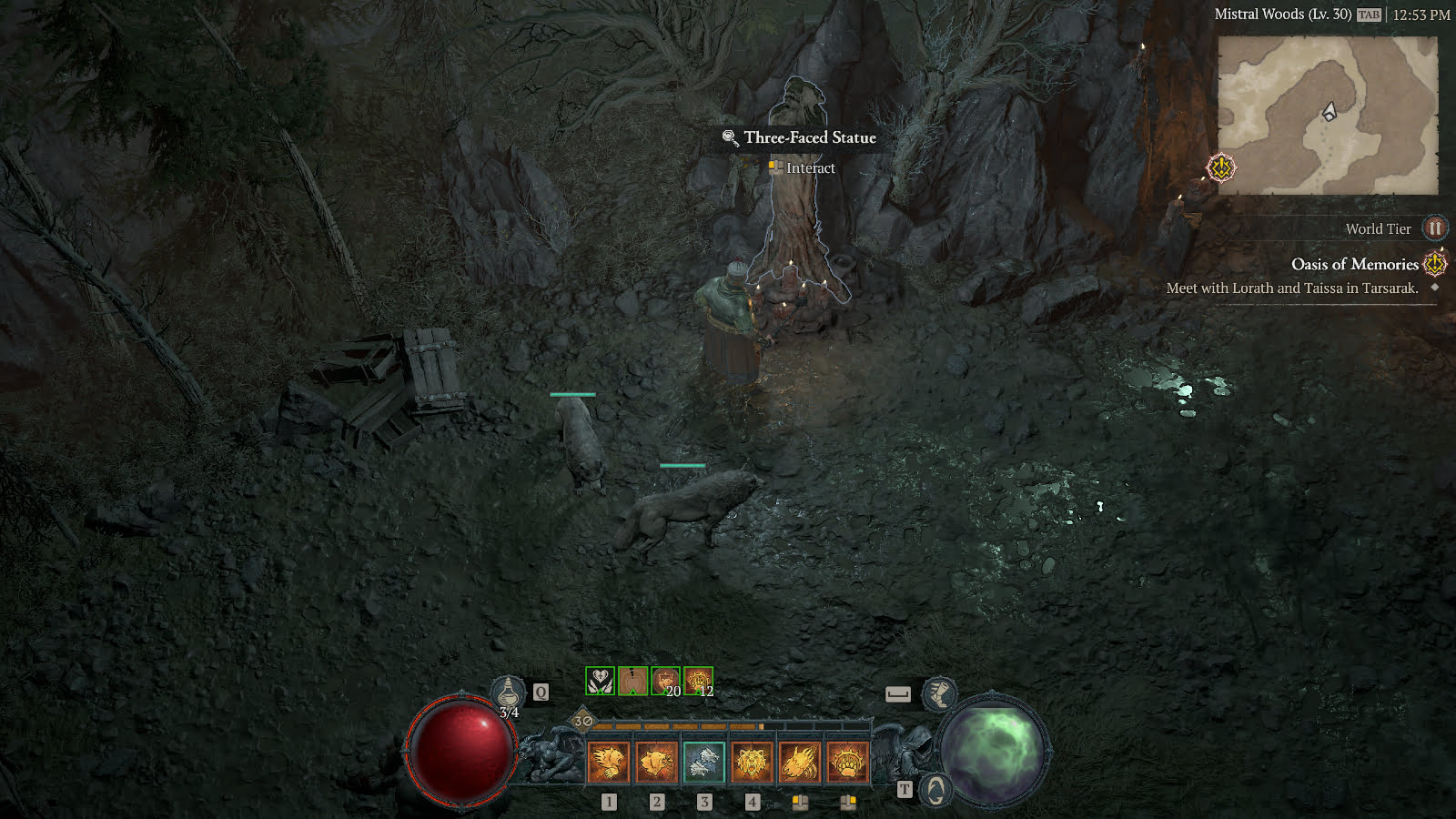Open the Oasis of Memories quest tracker
This screenshot has height=819, width=1456.
click(1354, 264)
